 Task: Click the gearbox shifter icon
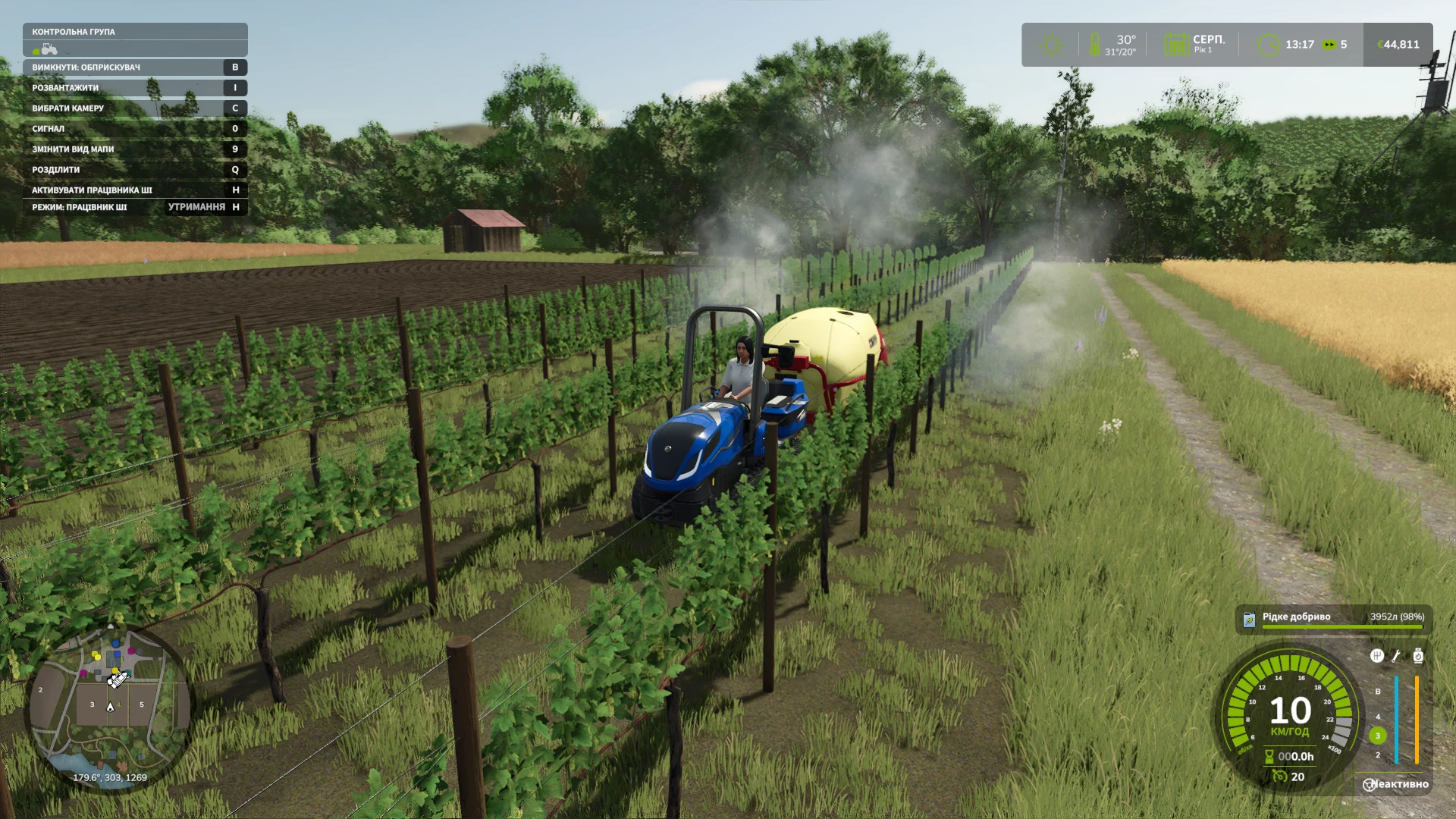pos(1377,656)
